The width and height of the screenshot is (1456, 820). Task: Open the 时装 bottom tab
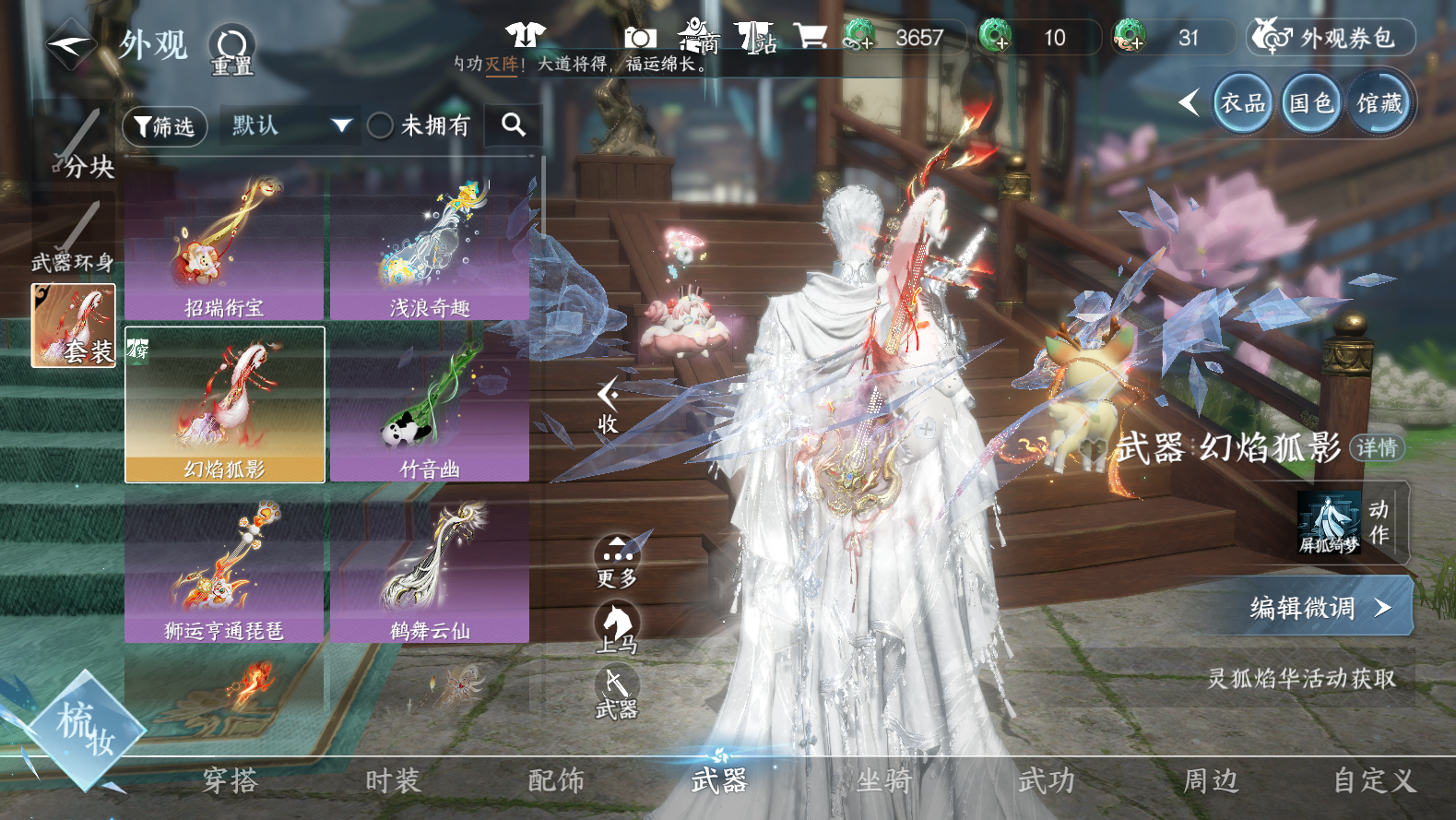[x=393, y=781]
